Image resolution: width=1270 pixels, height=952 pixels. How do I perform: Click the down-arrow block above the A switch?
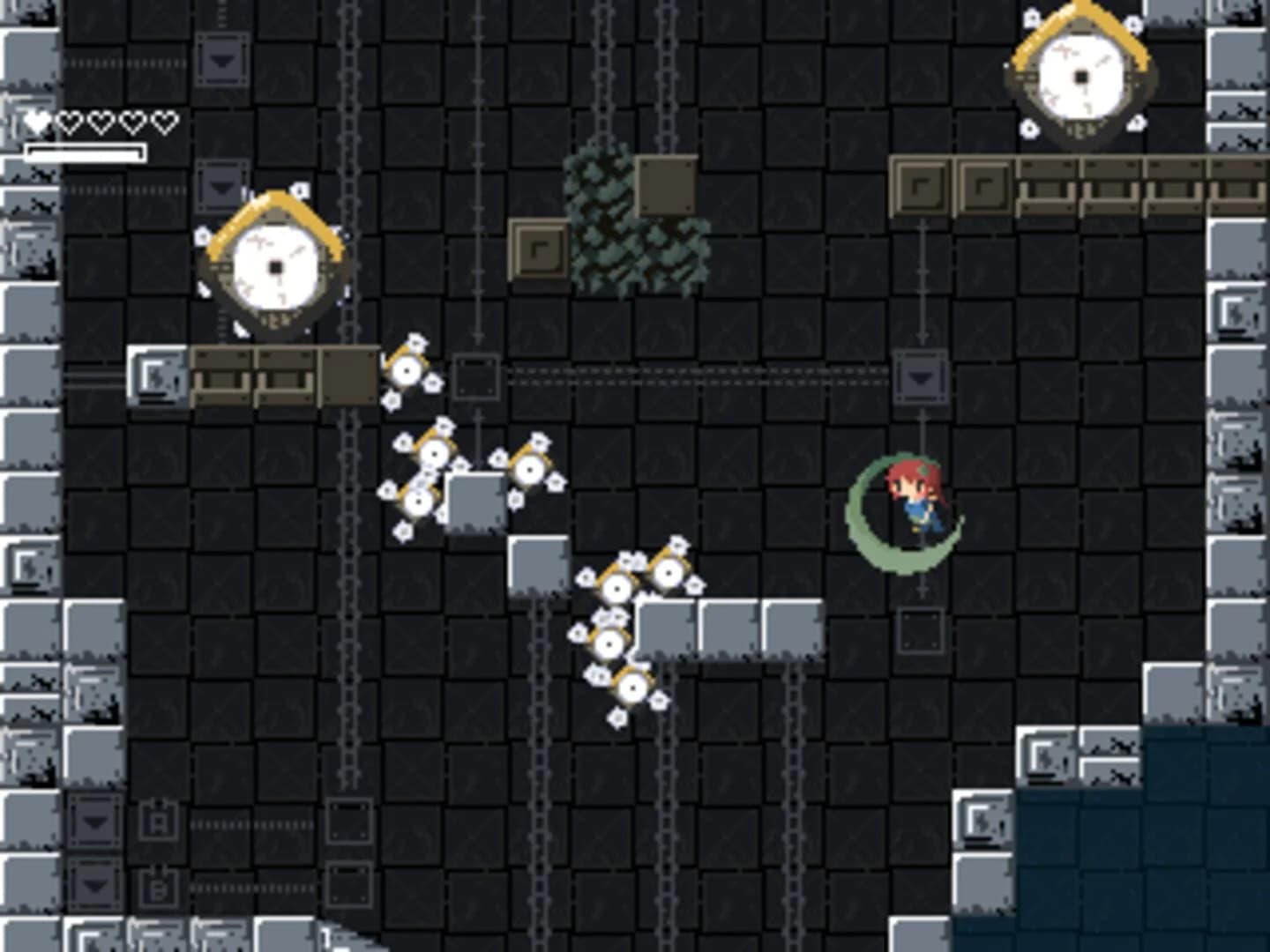click(93, 820)
